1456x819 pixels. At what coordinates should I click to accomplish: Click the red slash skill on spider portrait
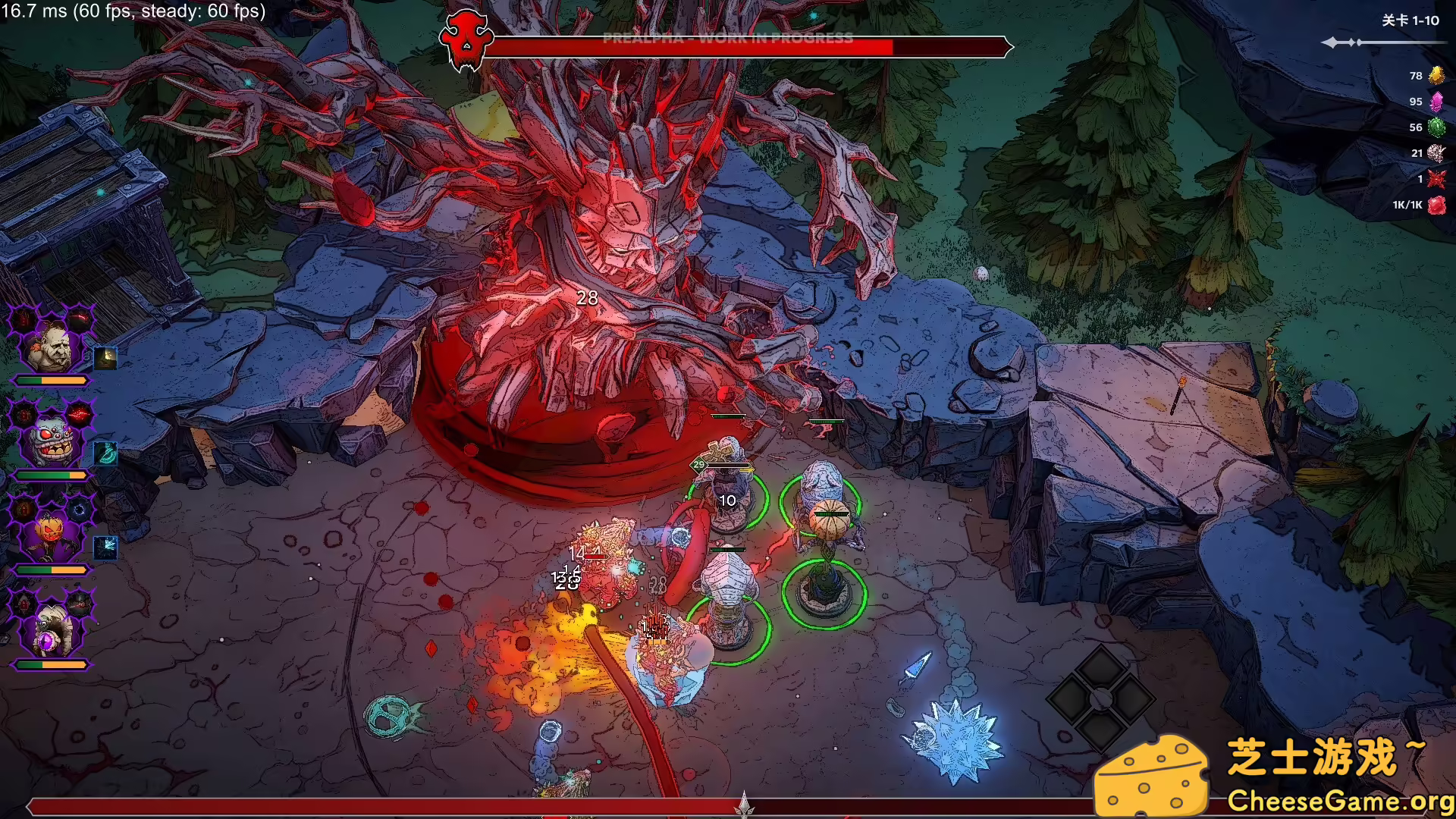pyautogui.click(x=79, y=415)
